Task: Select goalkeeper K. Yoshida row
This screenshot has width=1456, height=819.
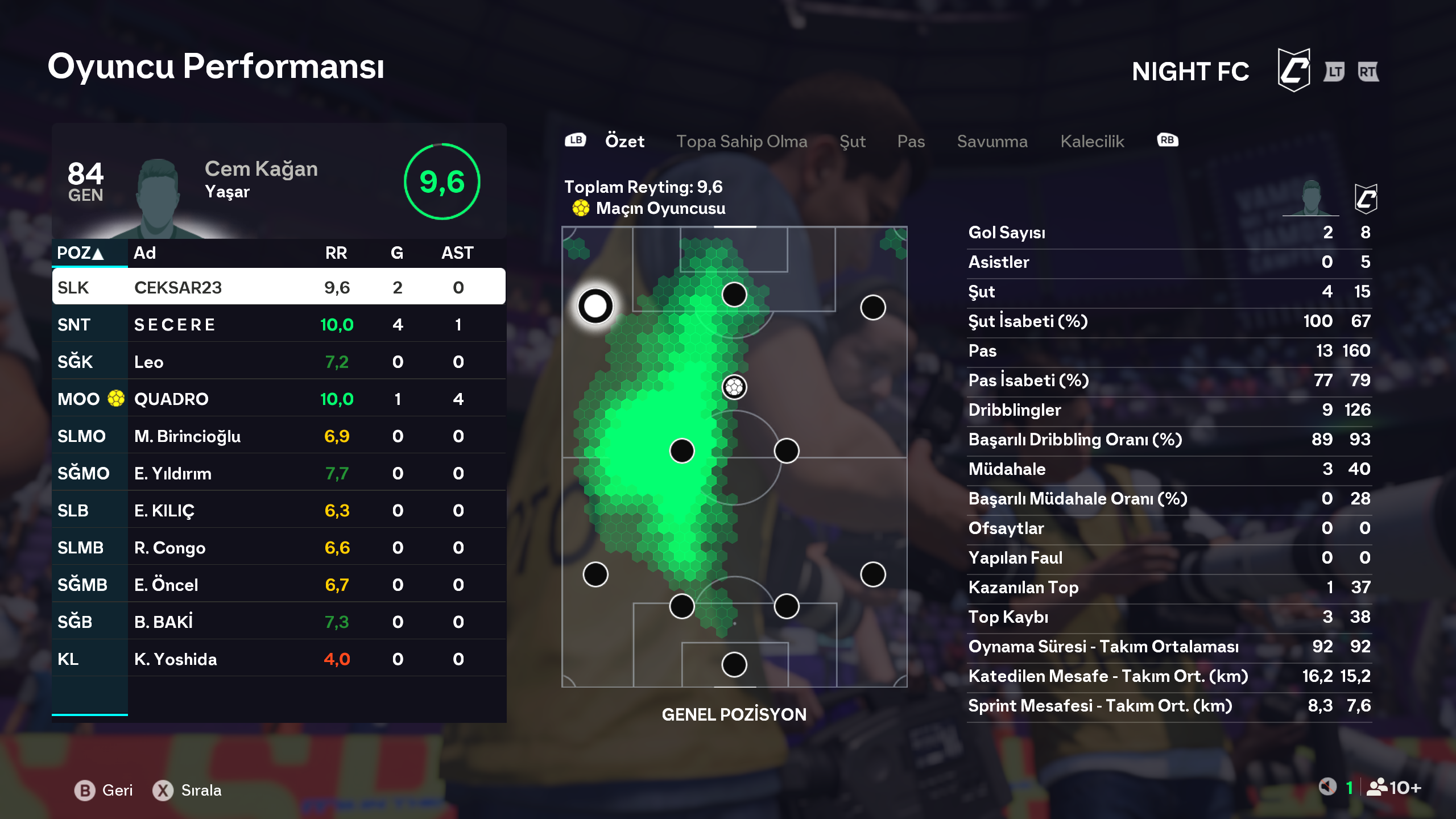Action: point(279,659)
